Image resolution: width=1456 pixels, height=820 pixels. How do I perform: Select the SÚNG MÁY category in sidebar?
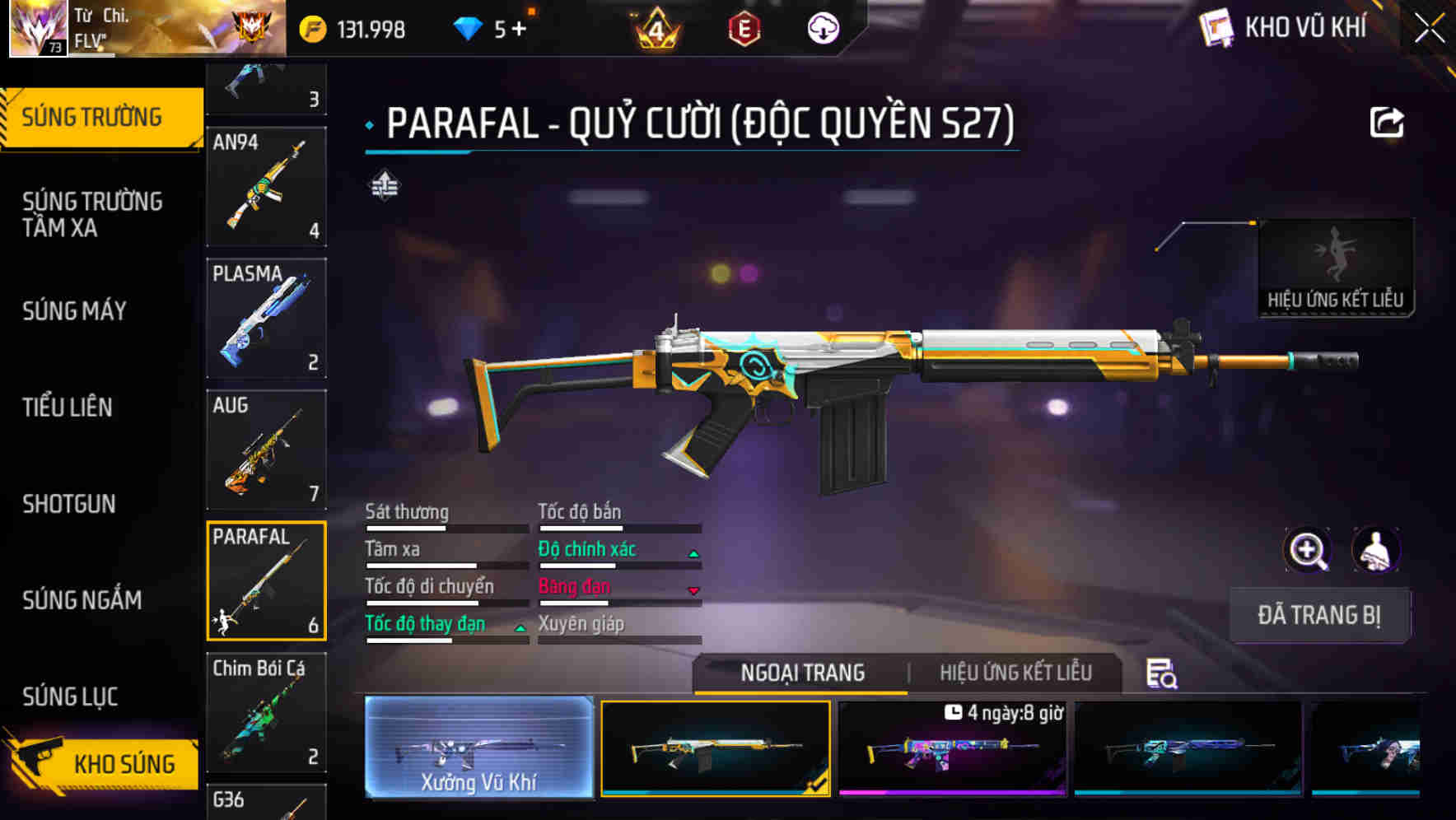click(74, 311)
